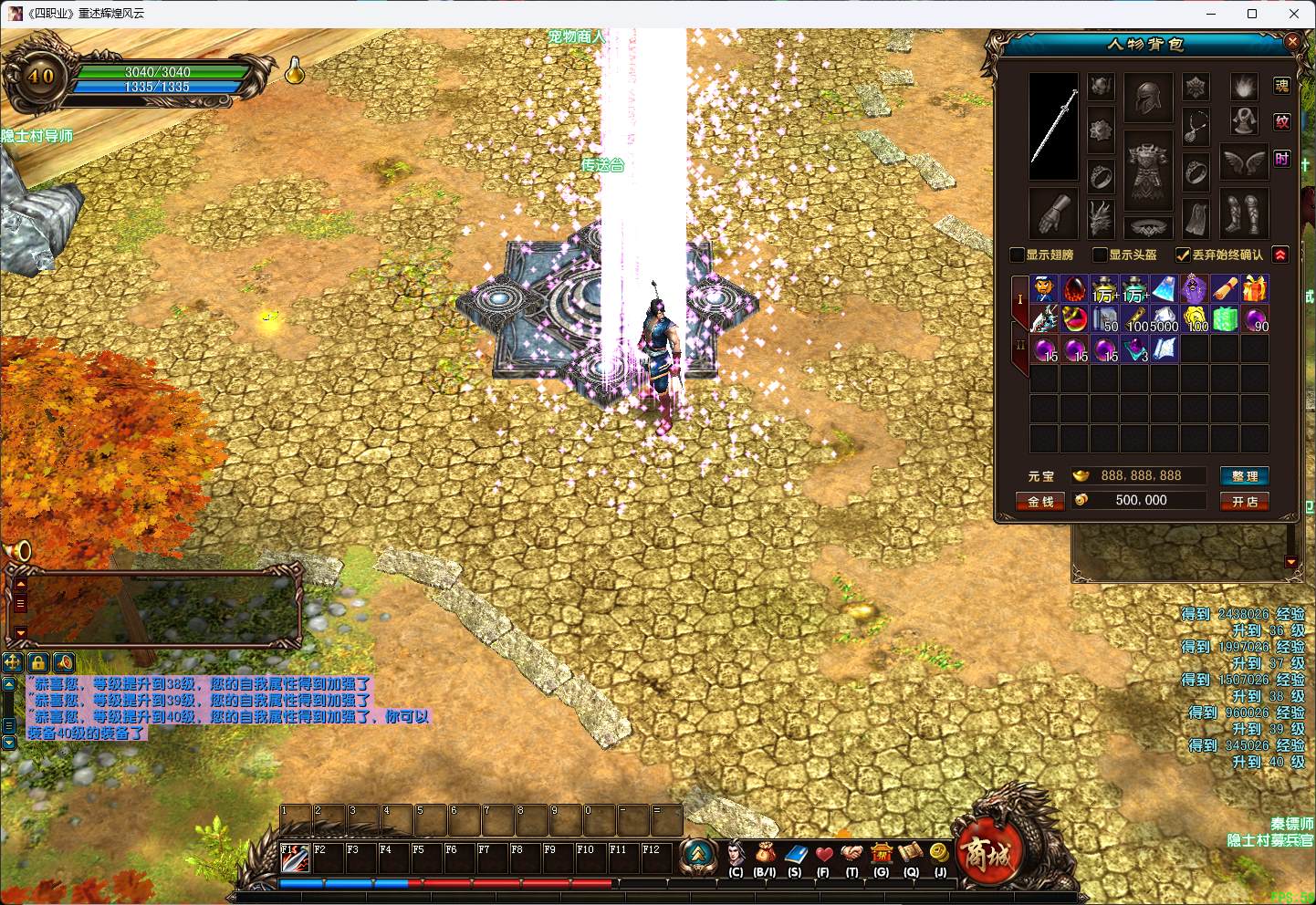1316x905 pixels.
Task: Select the green gift box item
Action: point(1226,318)
